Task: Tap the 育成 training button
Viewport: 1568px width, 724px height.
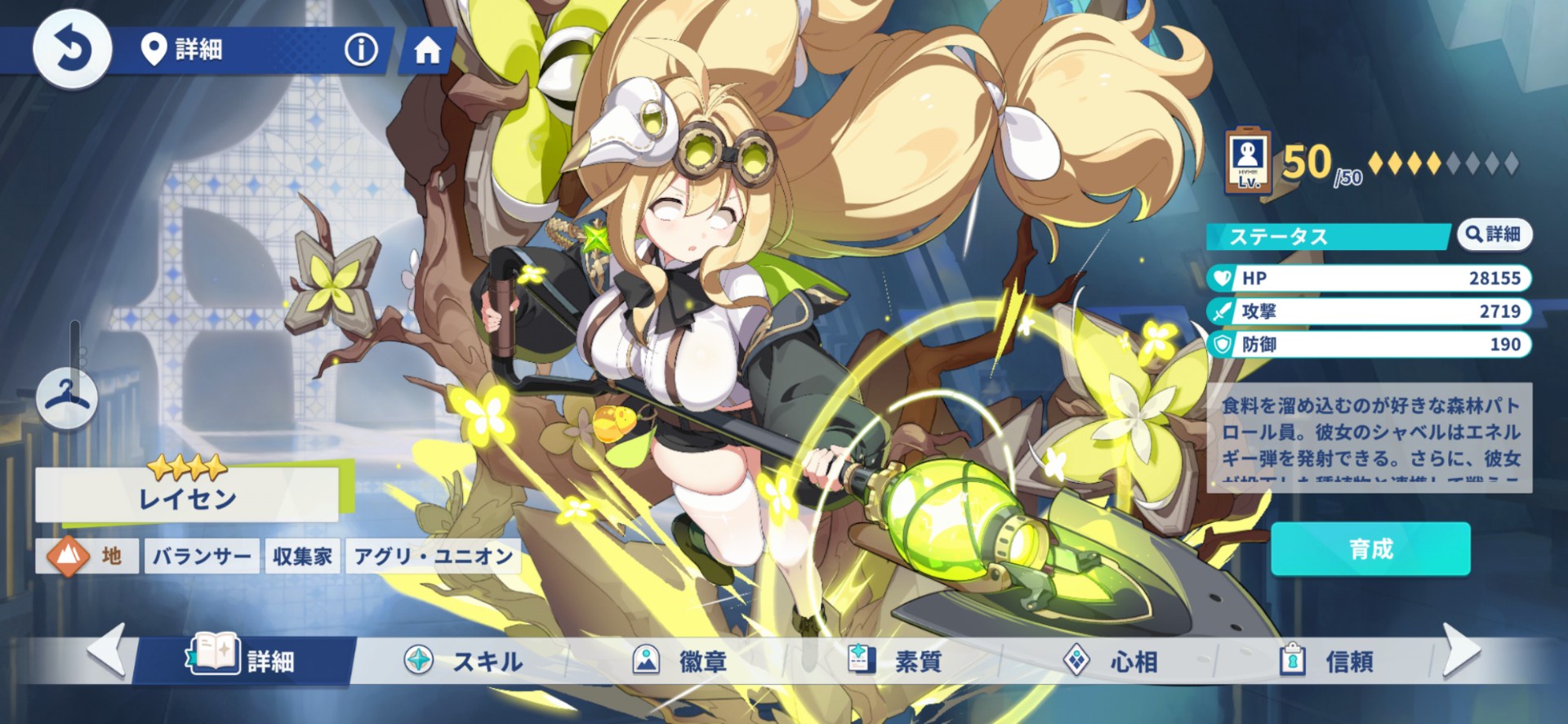Action: pyautogui.click(x=1370, y=549)
